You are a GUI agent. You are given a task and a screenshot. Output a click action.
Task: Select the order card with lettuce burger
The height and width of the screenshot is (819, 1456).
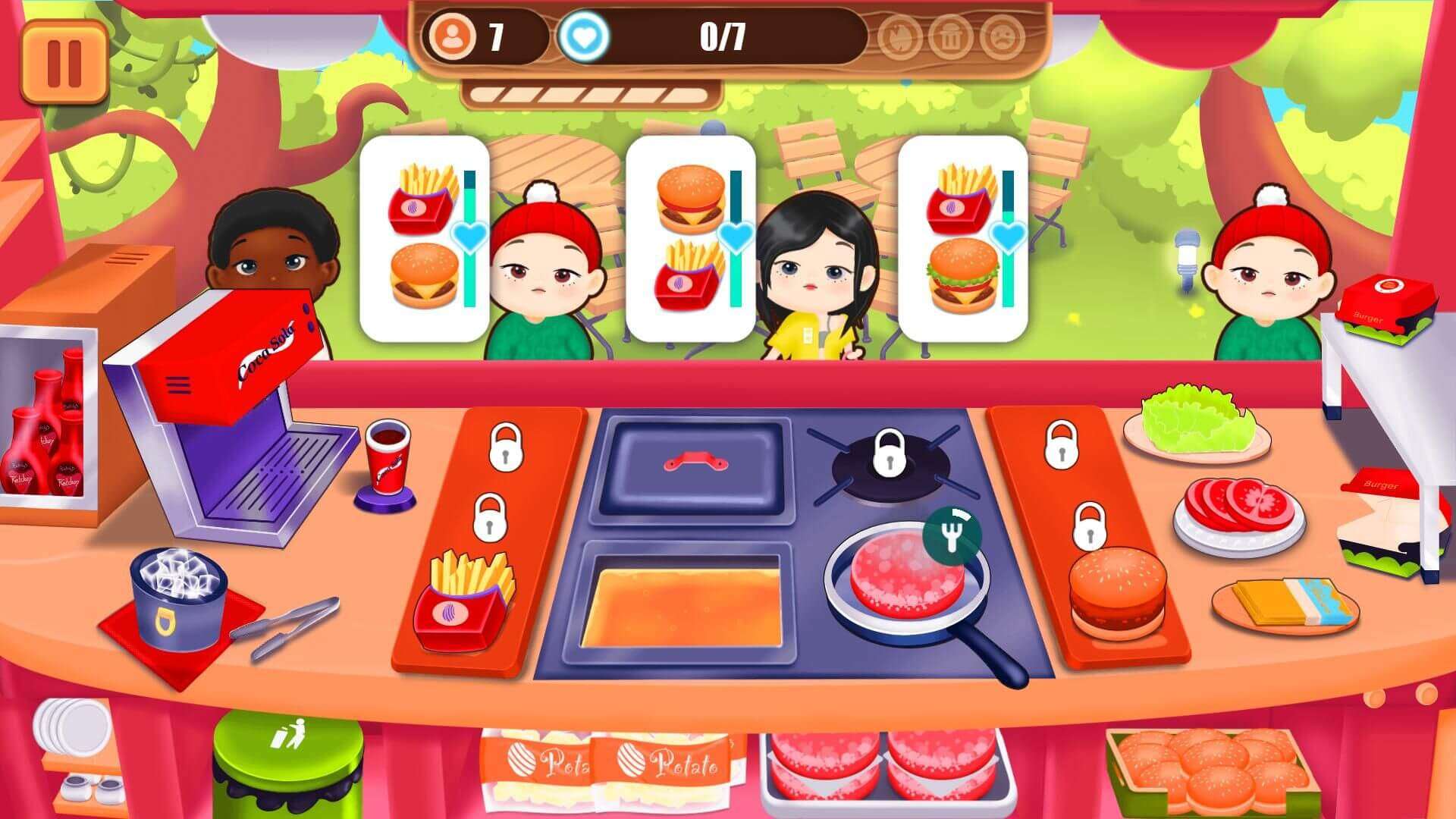[x=963, y=237]
